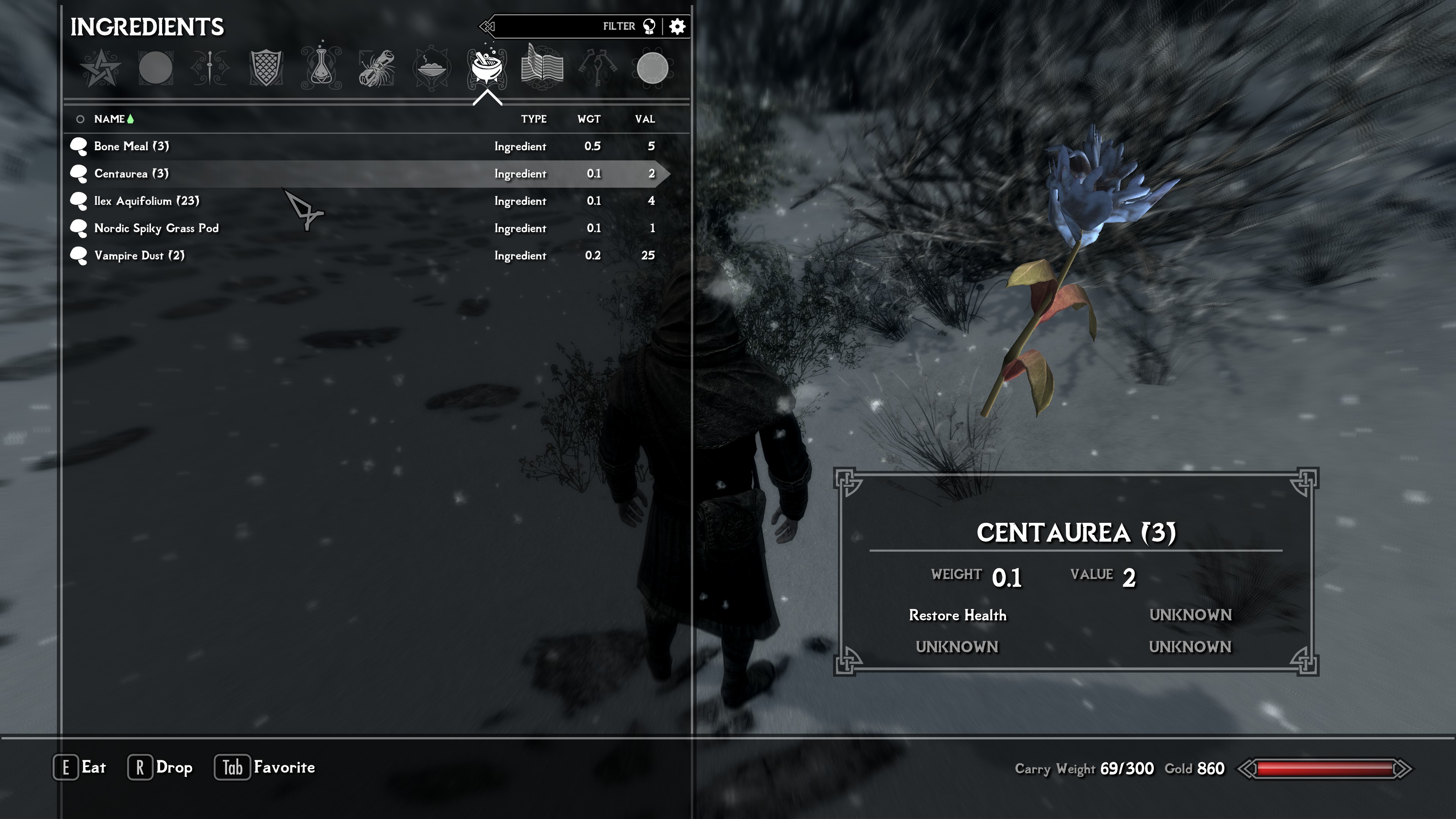Sort the list by Name column

pos(110,119)
